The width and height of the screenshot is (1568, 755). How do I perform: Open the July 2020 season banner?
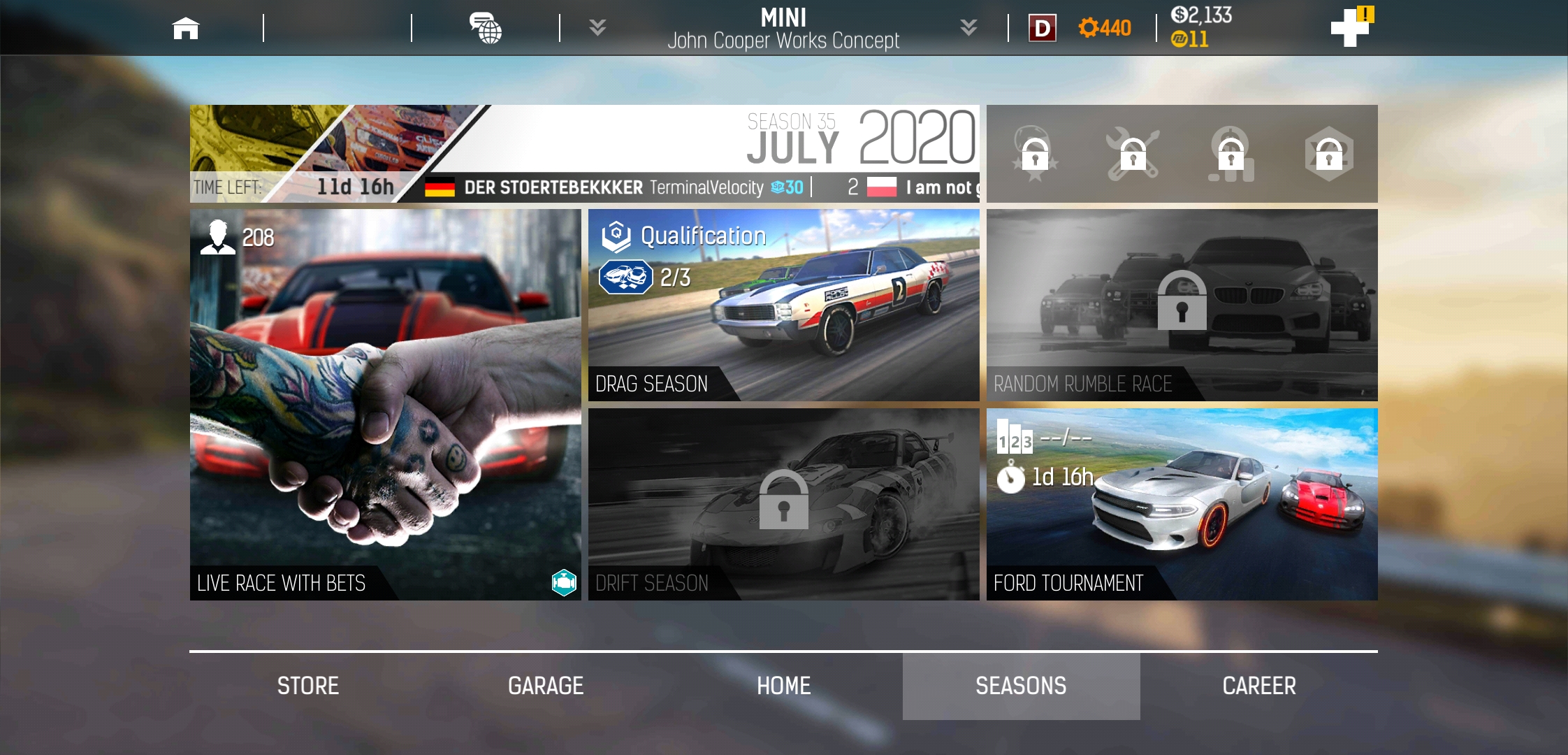click(x=584, y=153)
